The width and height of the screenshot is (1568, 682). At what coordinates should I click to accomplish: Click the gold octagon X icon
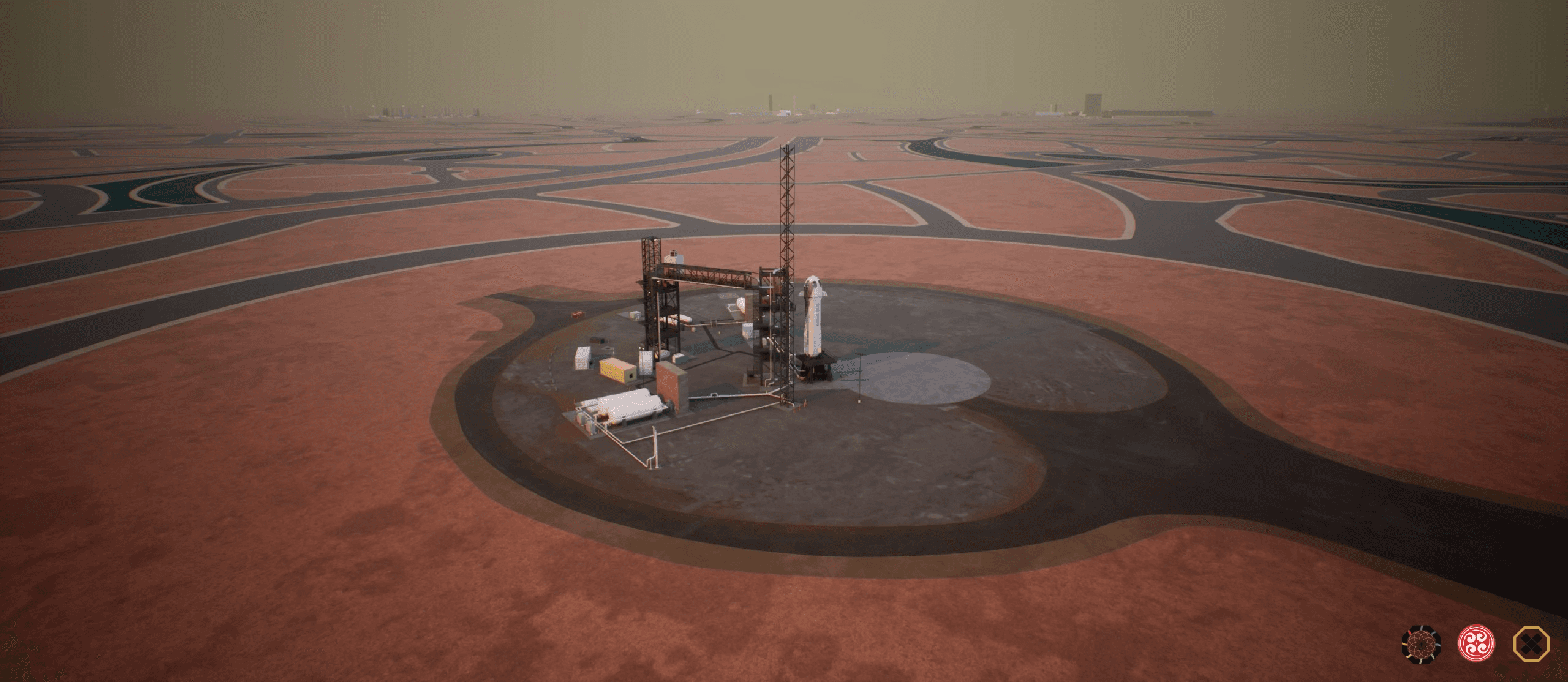[x=1531, y=644]
